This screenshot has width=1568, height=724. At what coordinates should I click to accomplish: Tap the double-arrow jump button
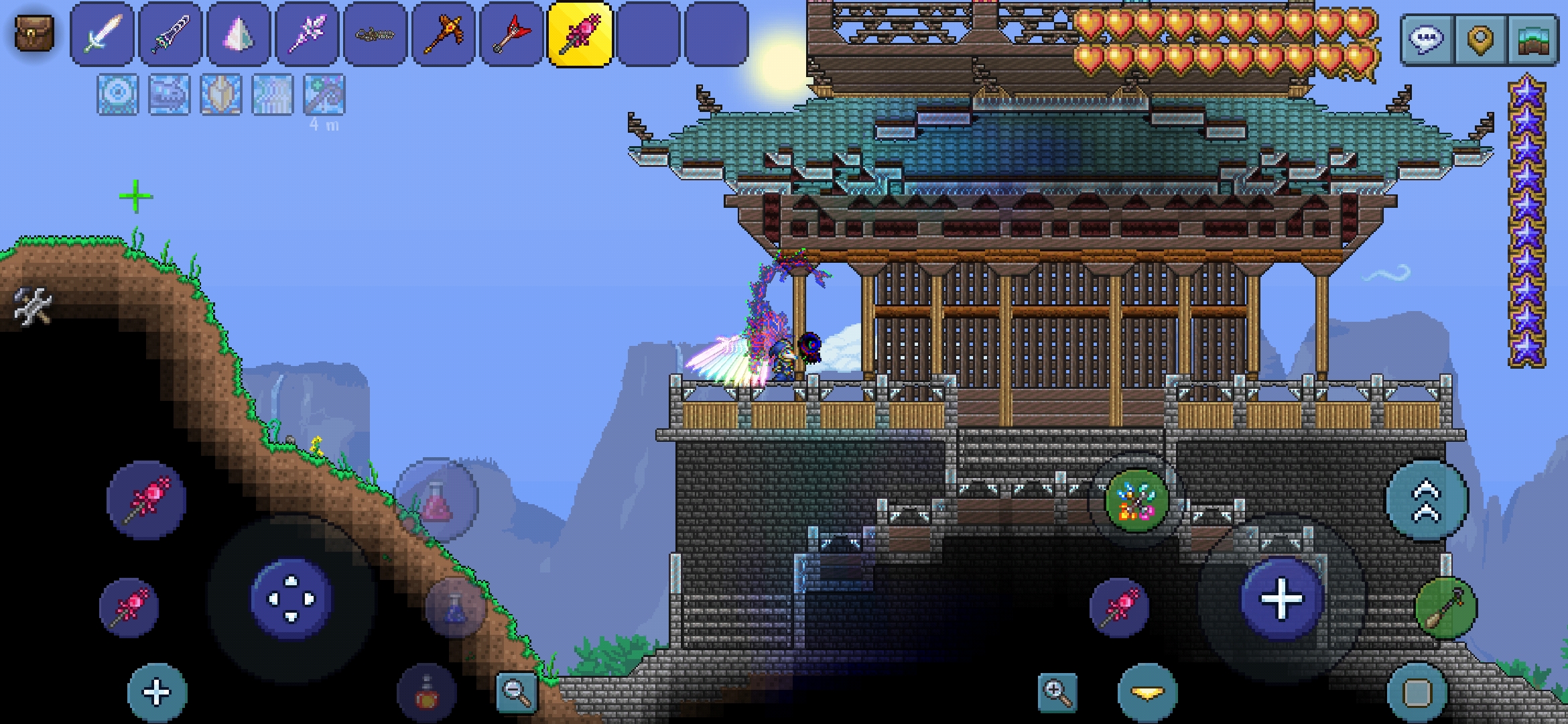[x=1427, y=500]
